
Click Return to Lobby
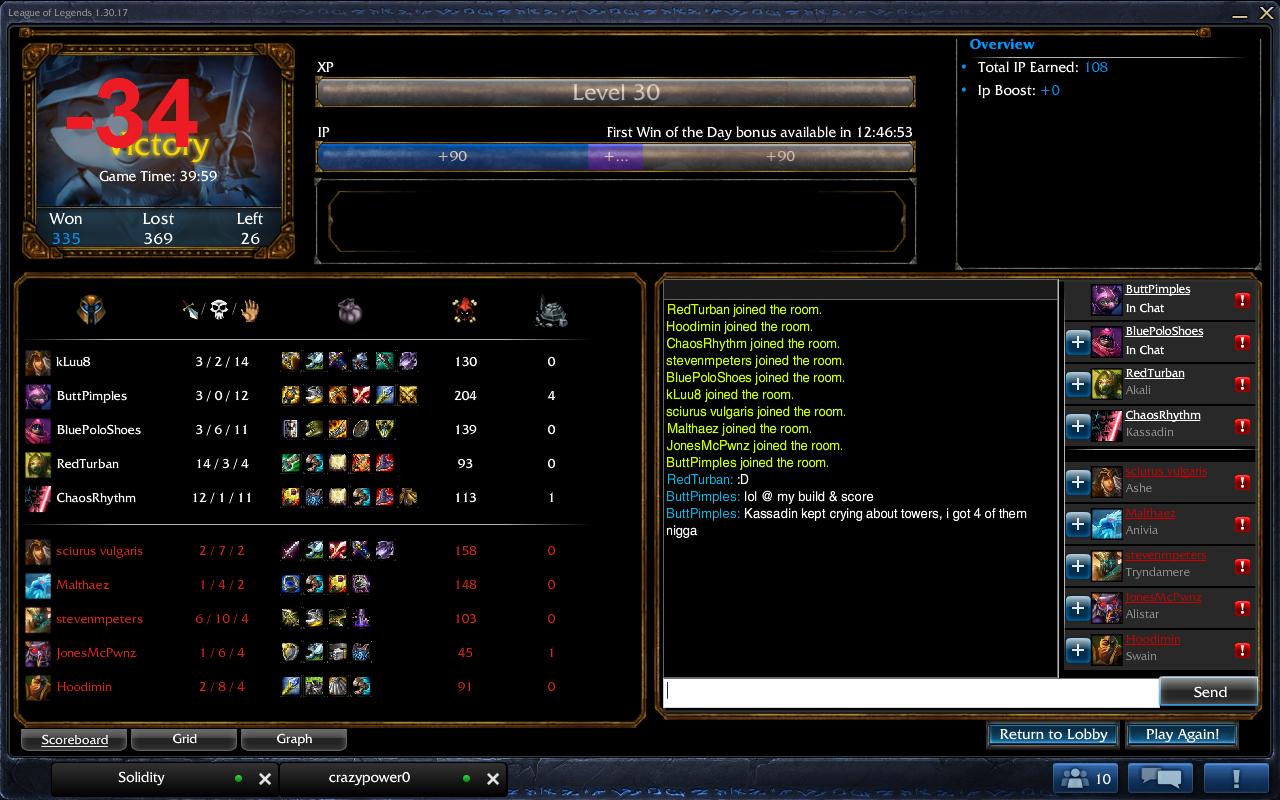[1052, 733]
